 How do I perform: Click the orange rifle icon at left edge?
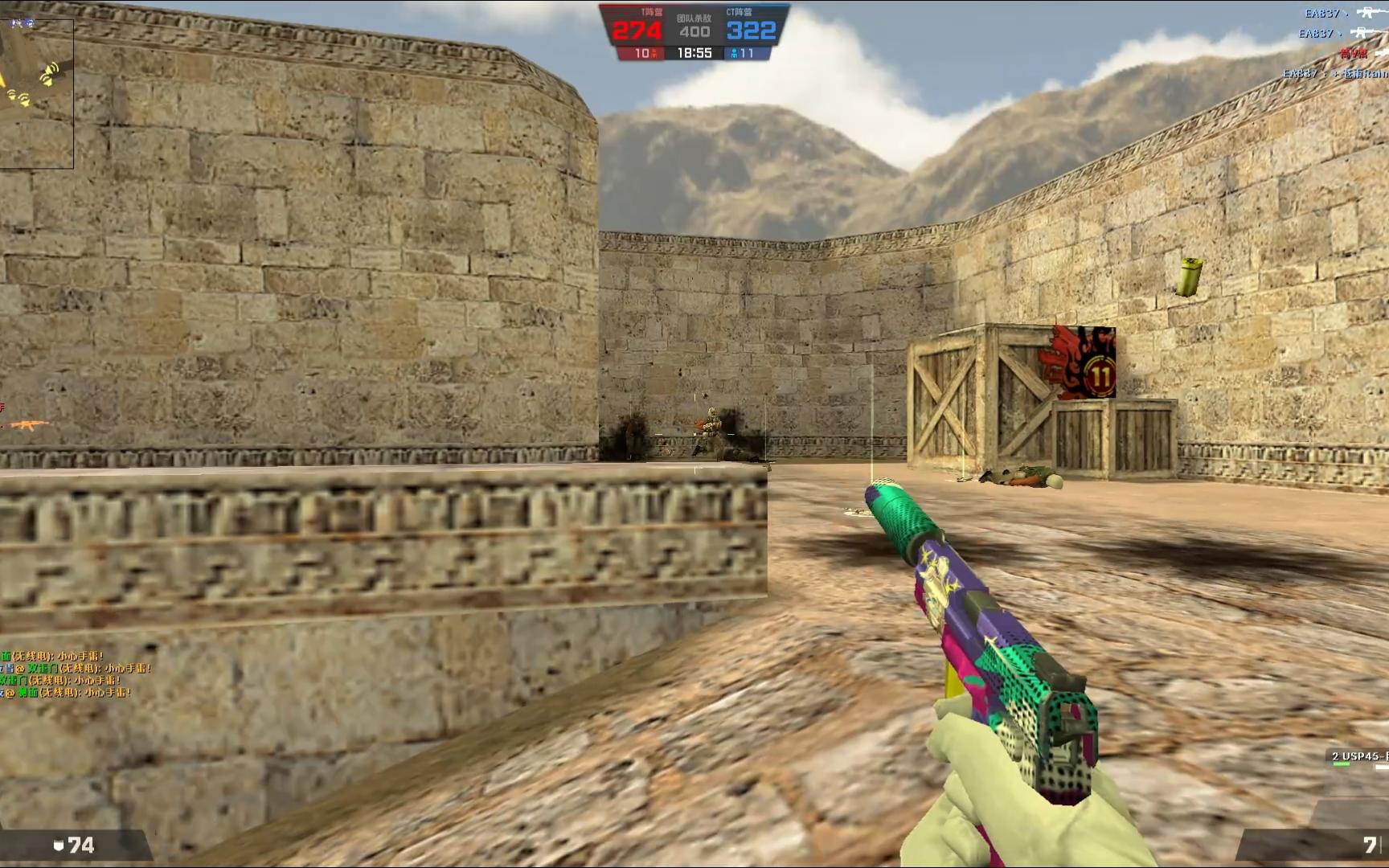[27, 424]
